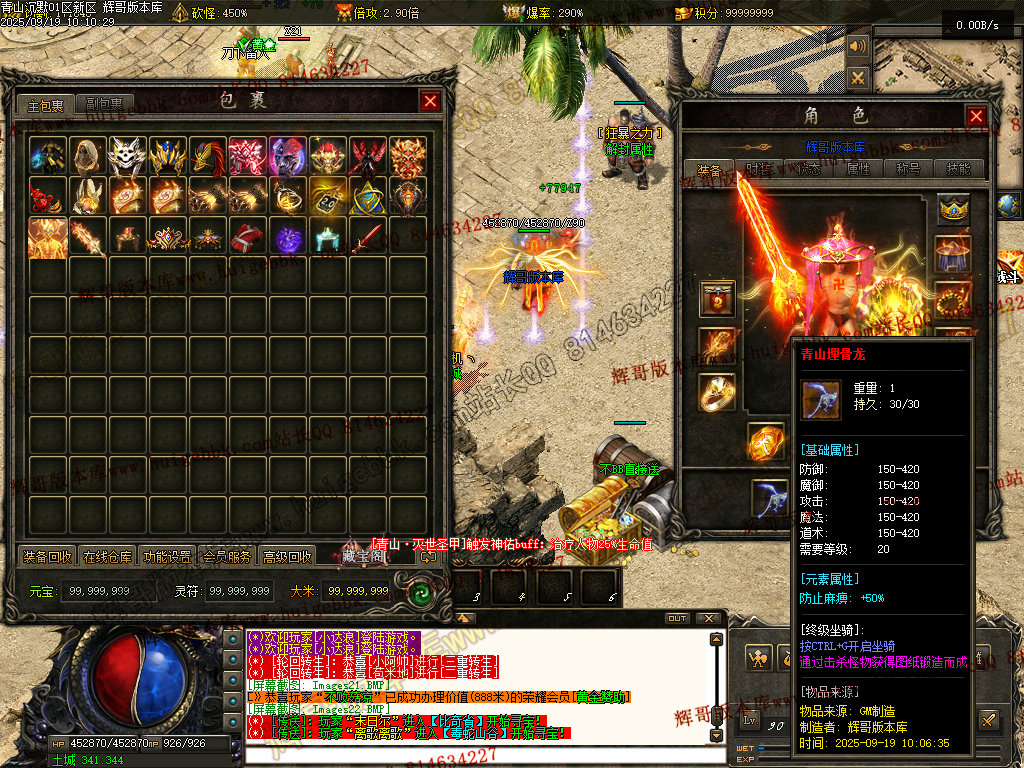
Task: Select the red sword in the bag
Action: tap(369, 238)
